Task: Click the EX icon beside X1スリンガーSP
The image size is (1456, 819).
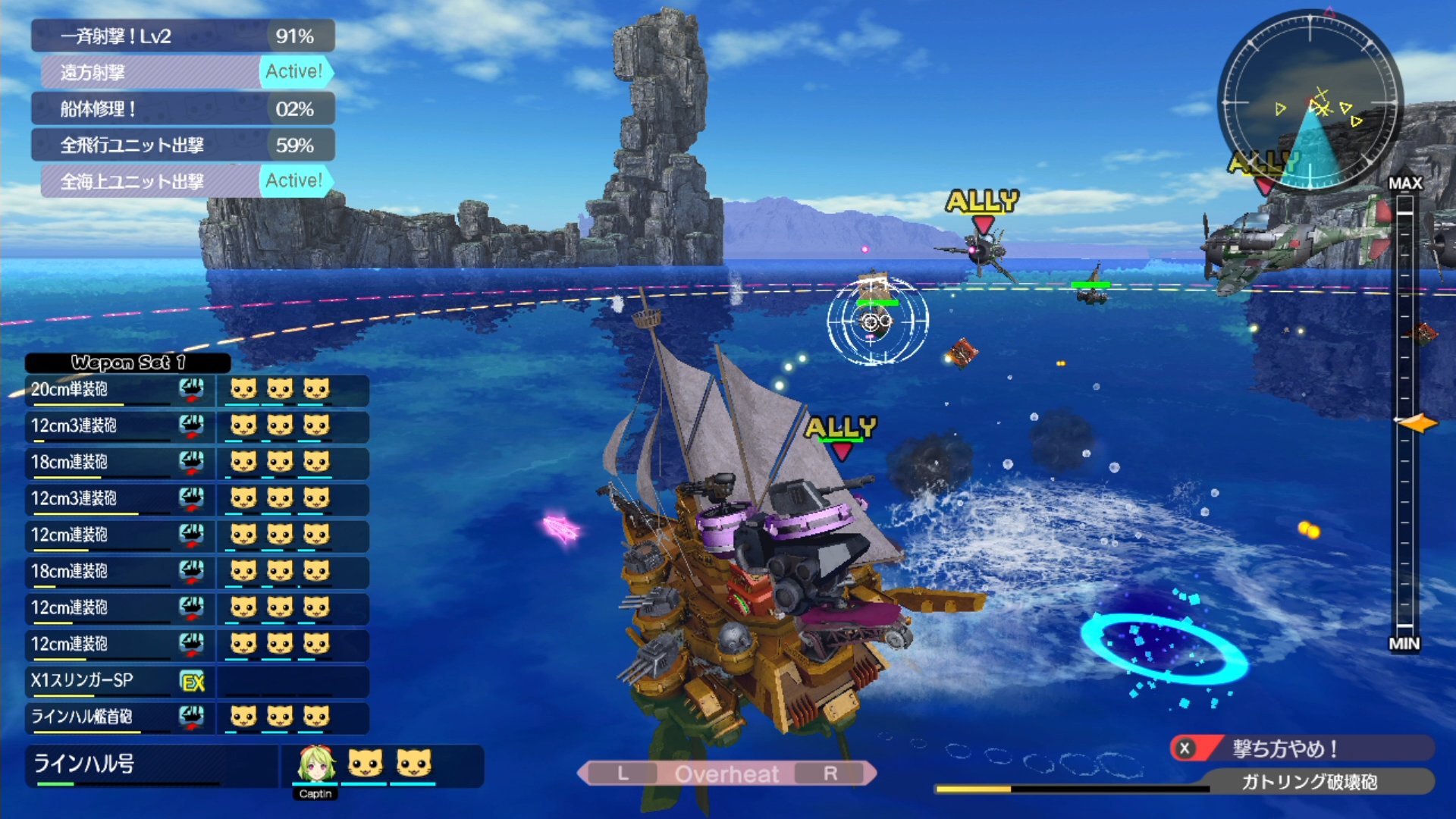Action: [193, 682]
